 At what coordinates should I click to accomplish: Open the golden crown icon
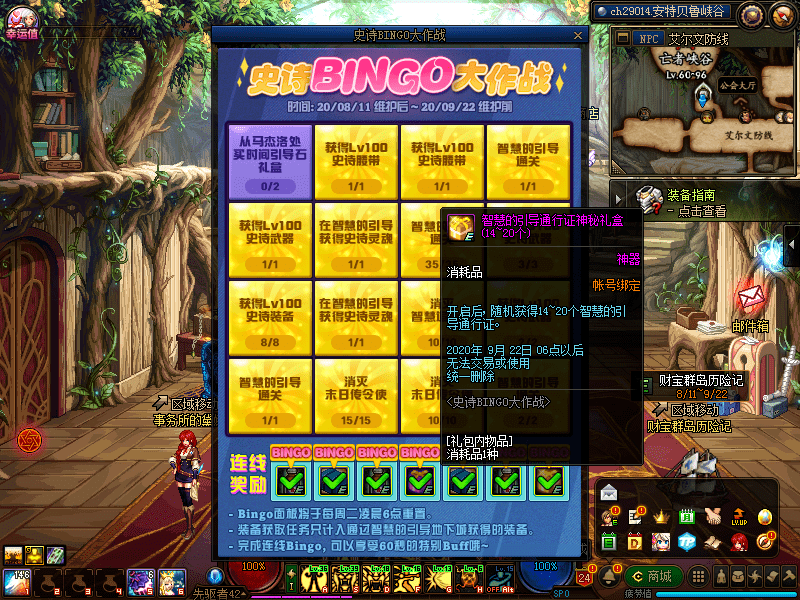click(x=660, y=517)
